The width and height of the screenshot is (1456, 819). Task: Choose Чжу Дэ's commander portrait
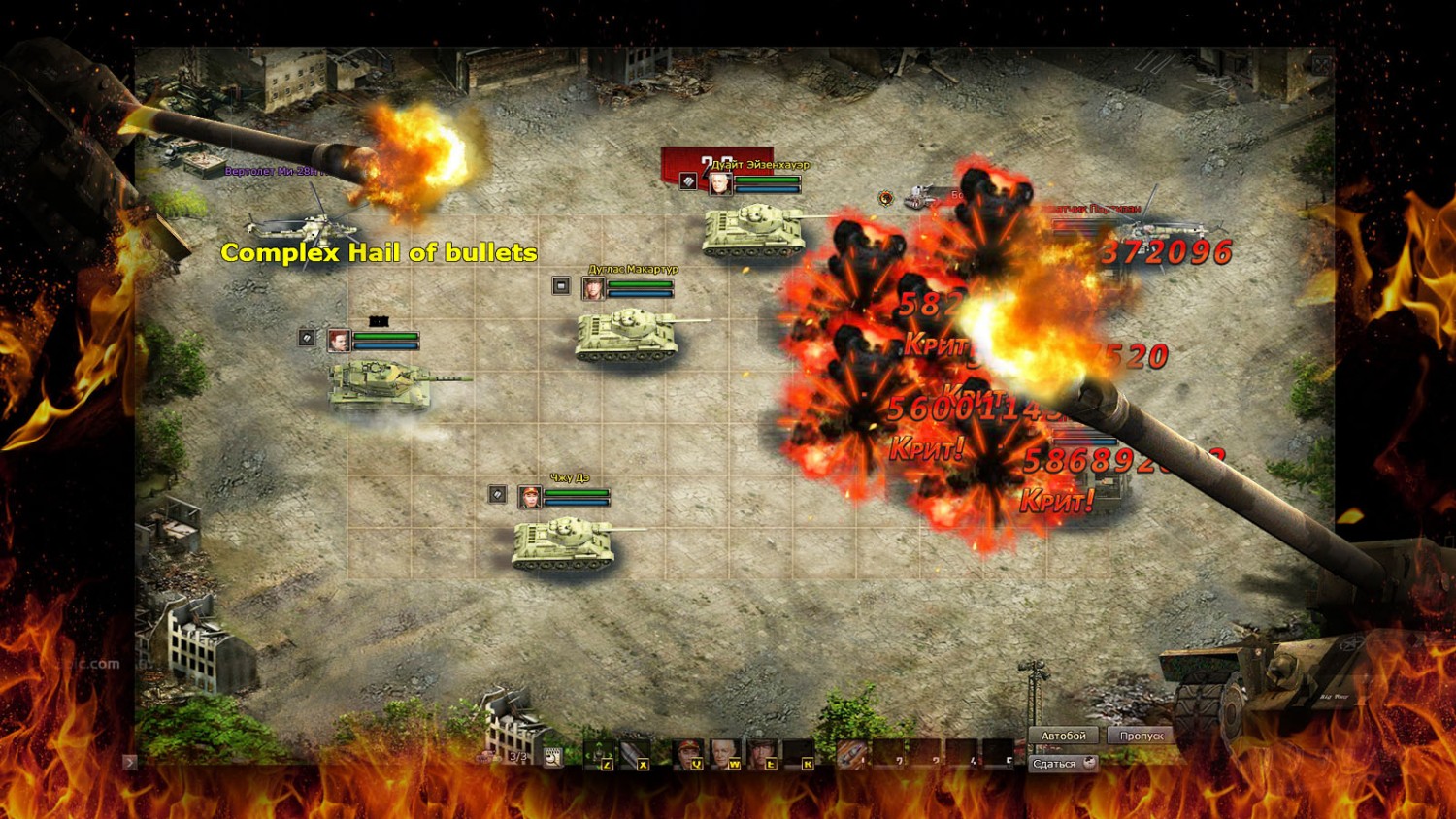[530, 497]
